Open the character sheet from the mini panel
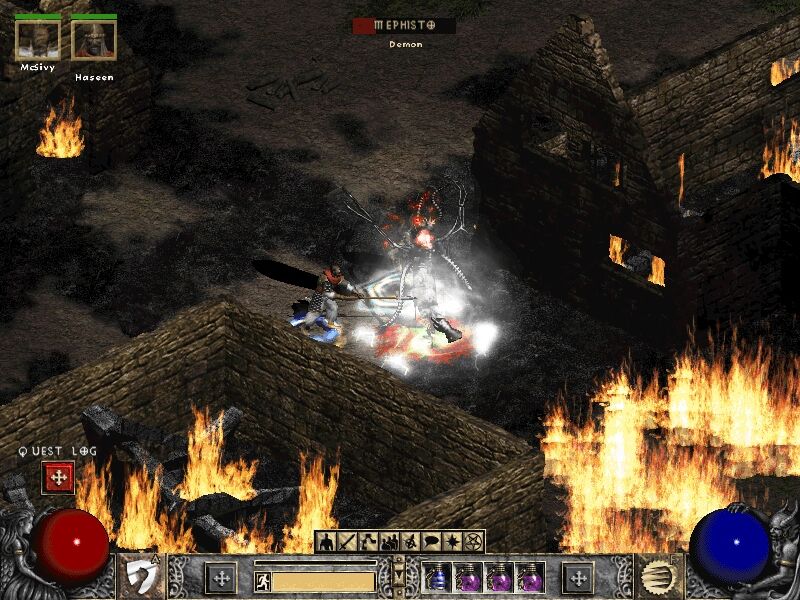Screen dimensions: 800x600 [326, 542]
